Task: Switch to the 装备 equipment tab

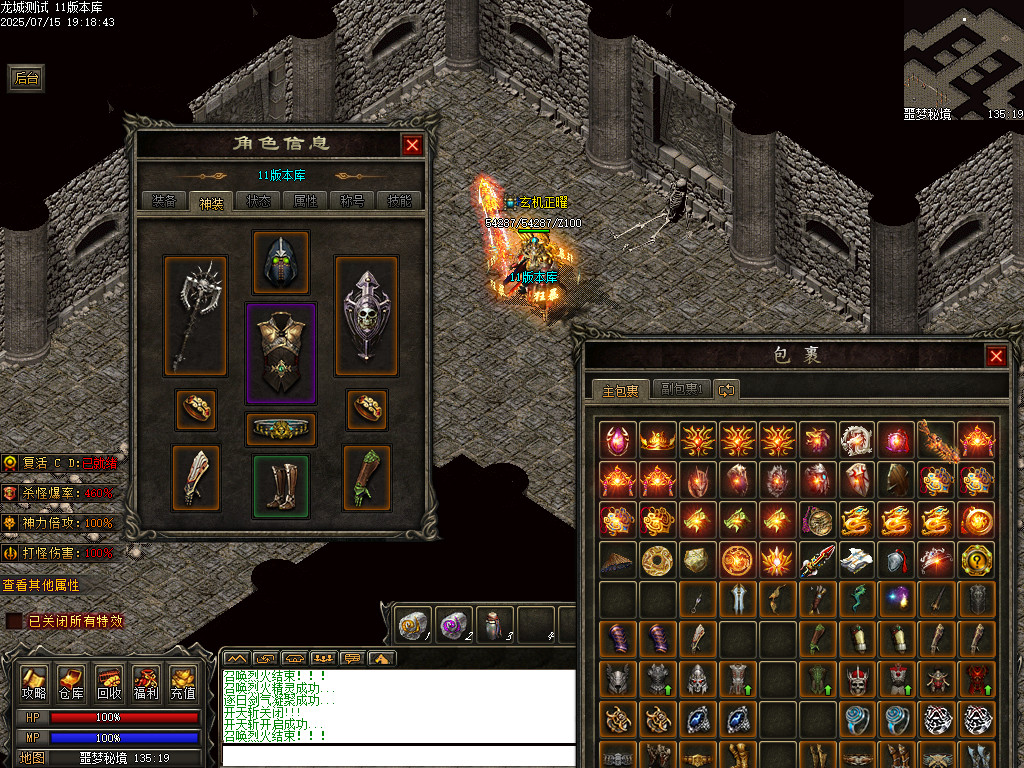Action: (163, 201)
